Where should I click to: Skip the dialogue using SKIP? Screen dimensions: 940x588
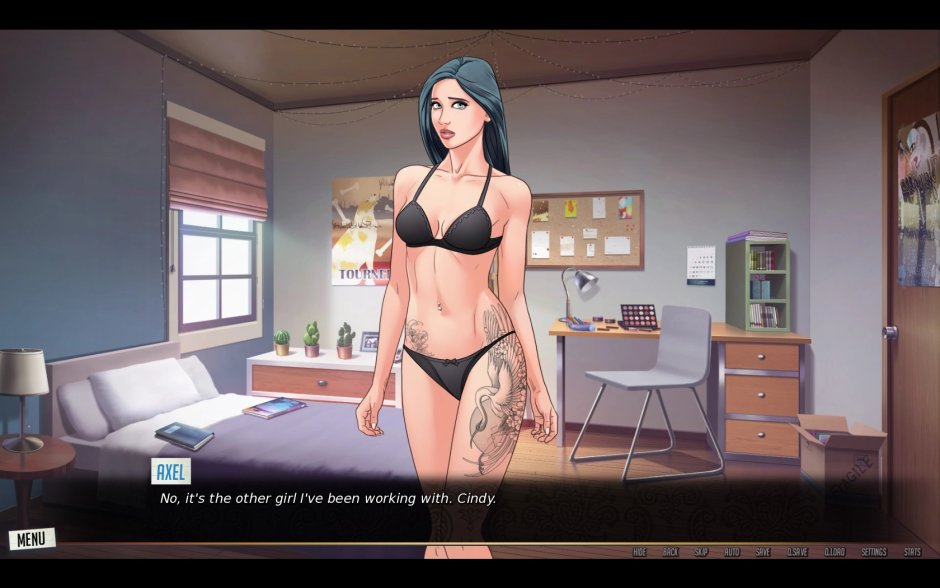pos(701,552)
